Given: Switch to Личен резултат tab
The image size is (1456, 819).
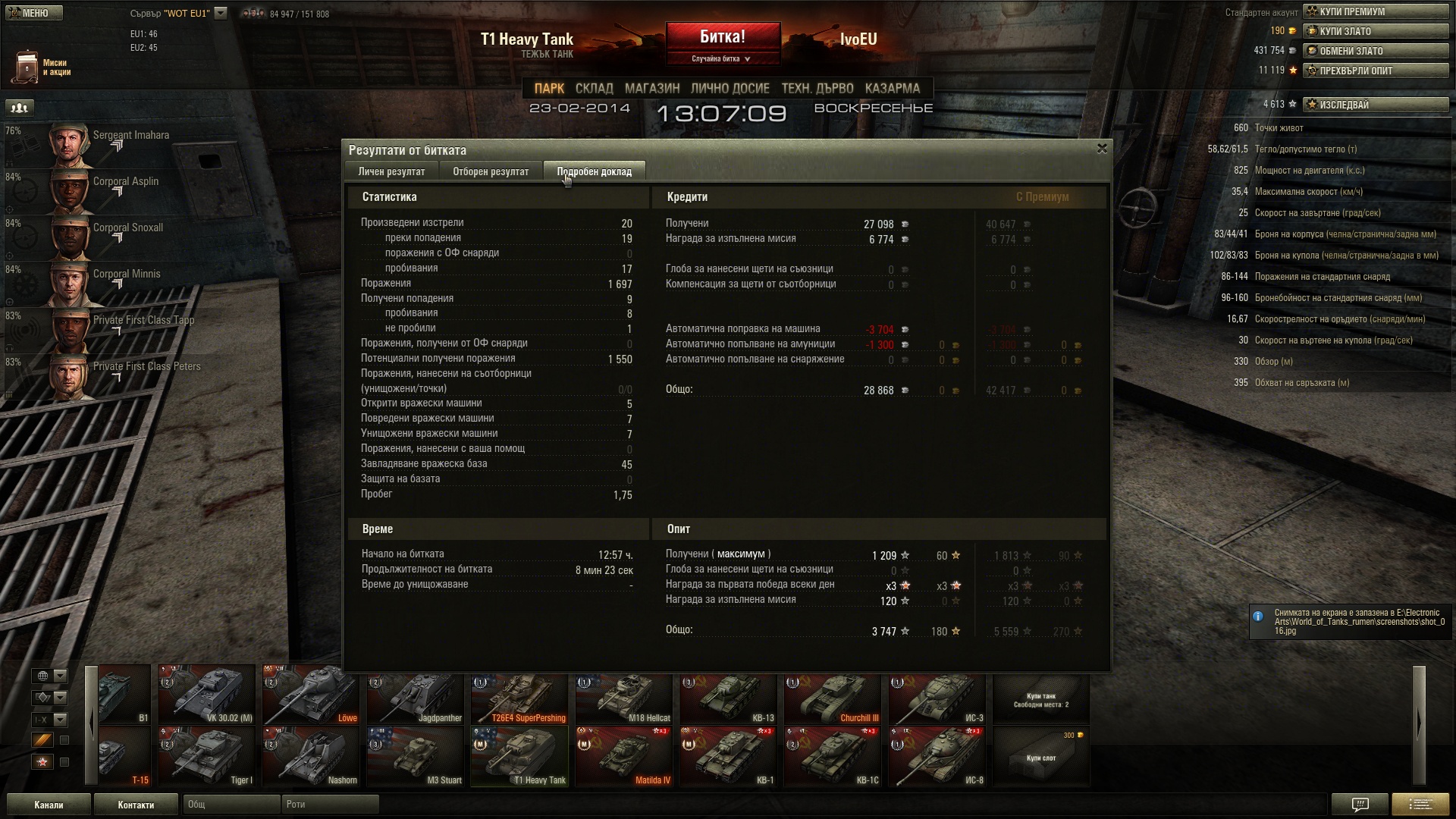Looking at the screenshot, I should tap(391, 171).
